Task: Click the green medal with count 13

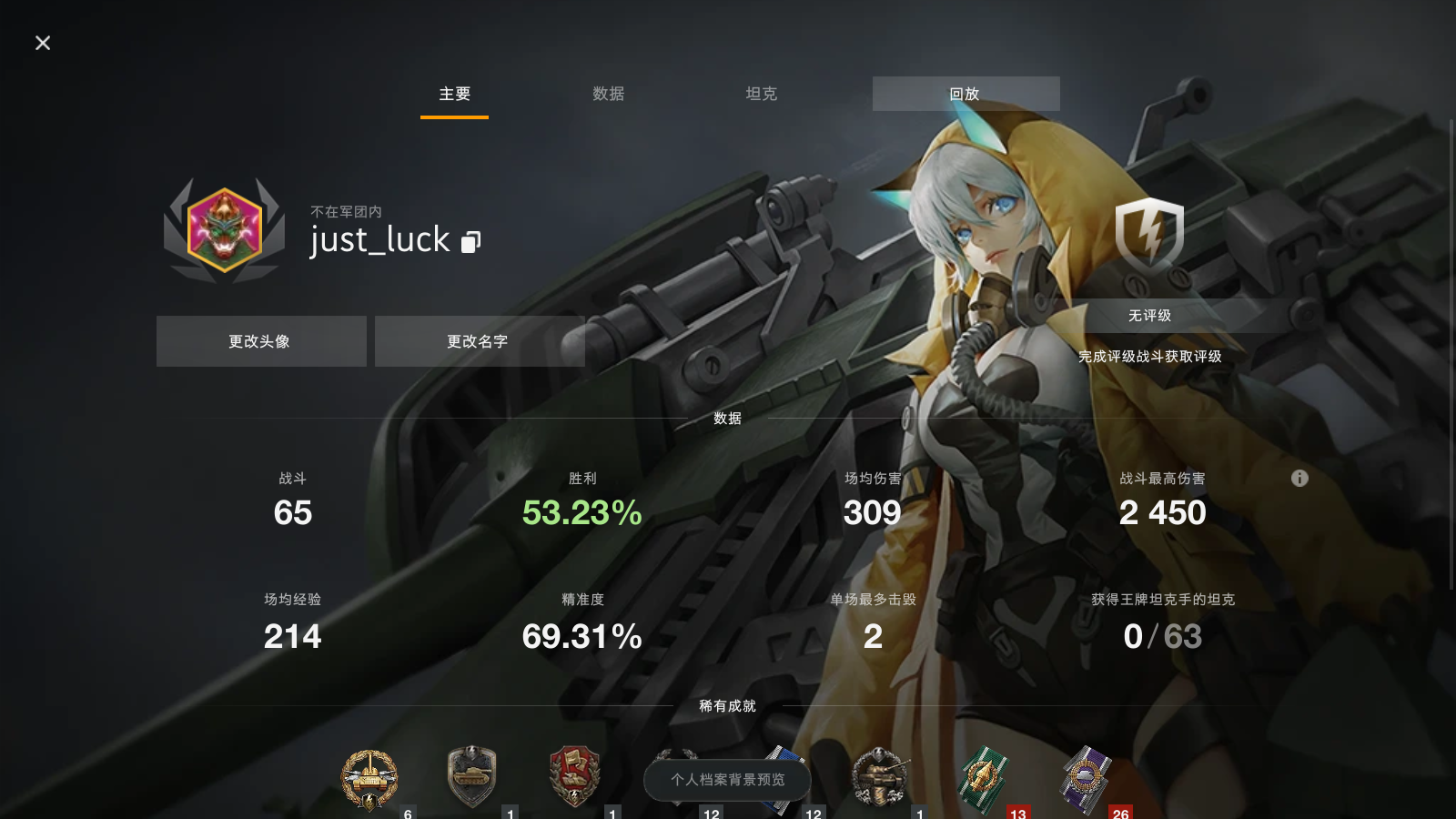Action: (x=983, y=776)
